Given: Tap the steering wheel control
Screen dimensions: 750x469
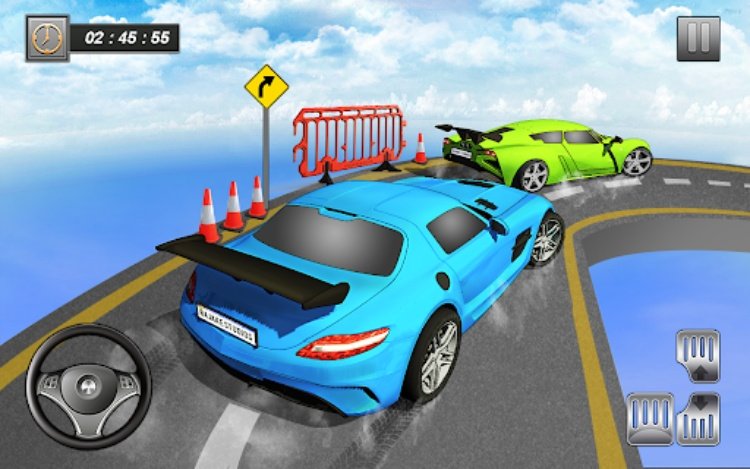Looking at the screenshot, I should tap(88, 385).
